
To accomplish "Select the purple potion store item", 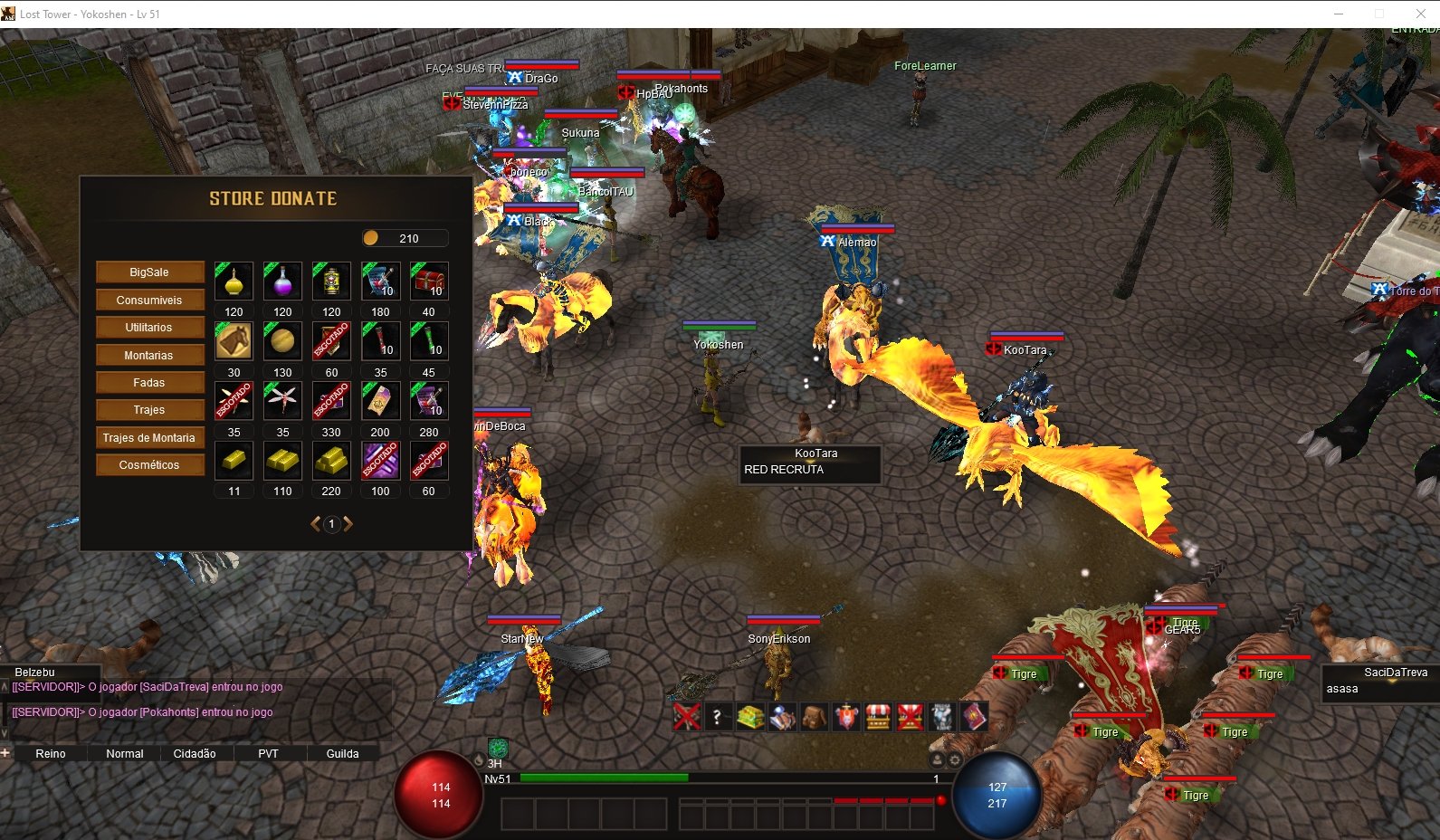I will [x=282, y=282].
